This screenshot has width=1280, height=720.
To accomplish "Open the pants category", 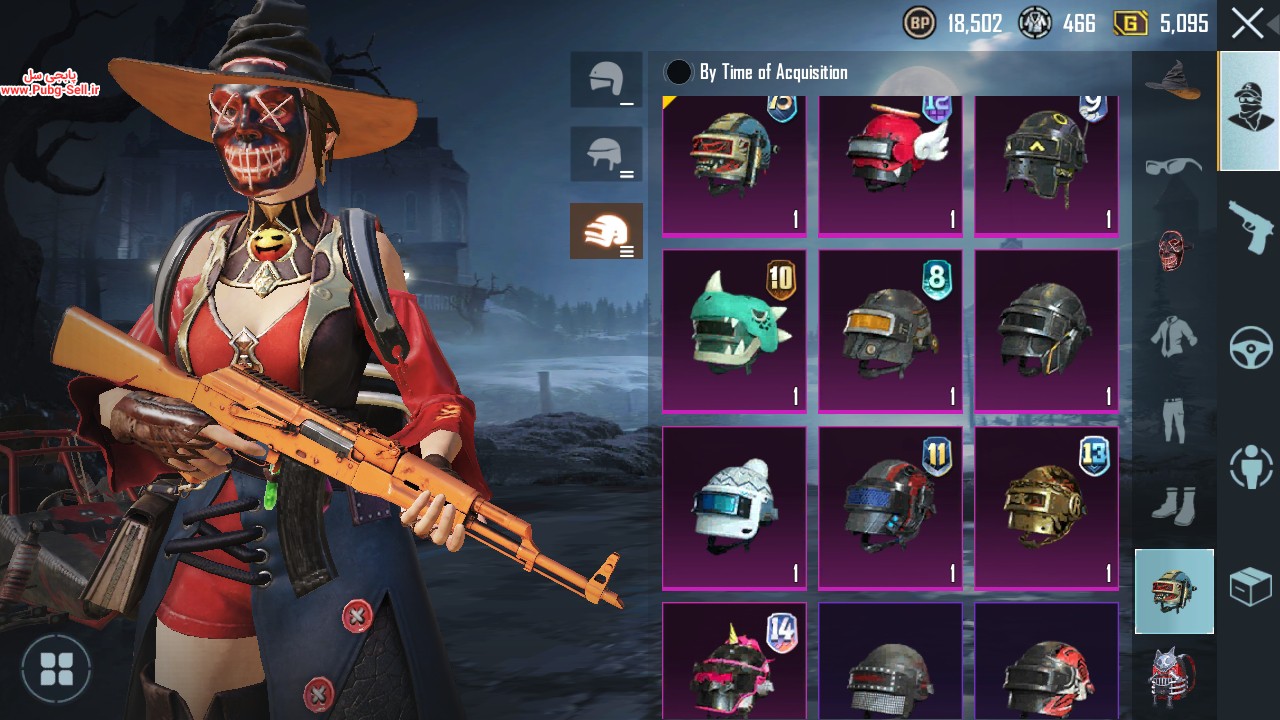I will pos(1173,420).
